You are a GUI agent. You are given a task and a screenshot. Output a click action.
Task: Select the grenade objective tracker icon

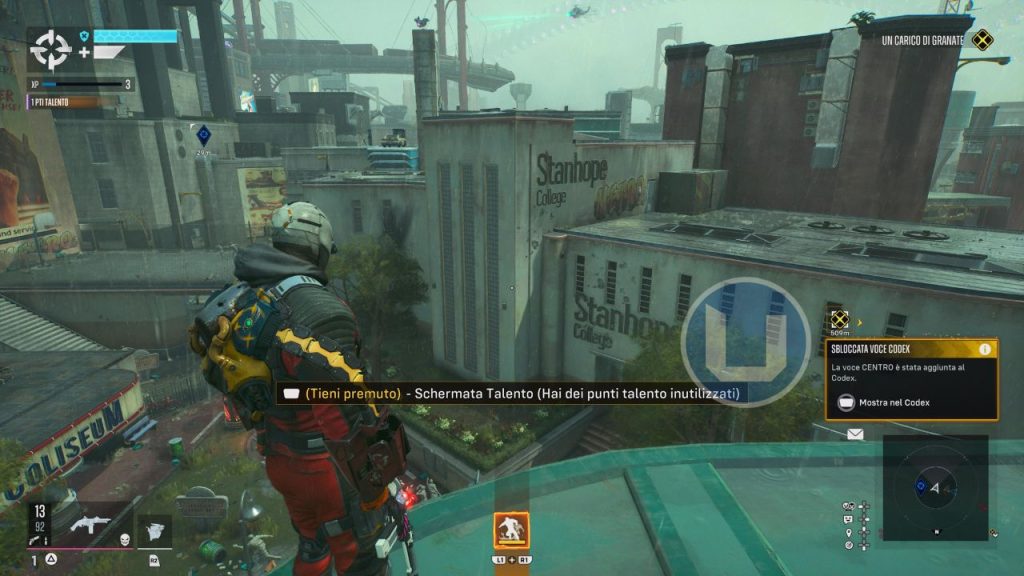pyautogui.click(x=984, y=41)
